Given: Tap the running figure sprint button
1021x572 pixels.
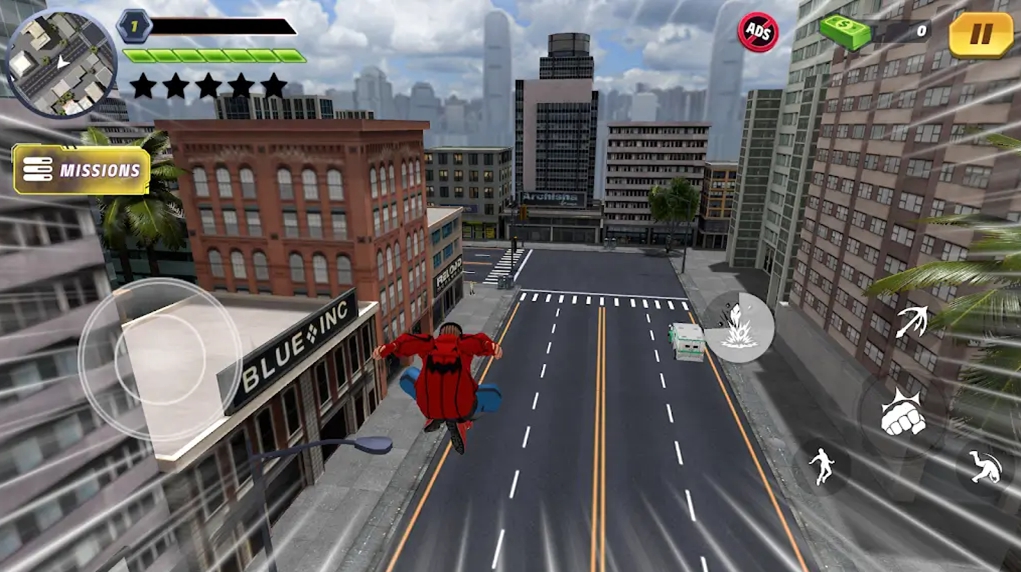Looking at the screenshot, I should [821, 465].
